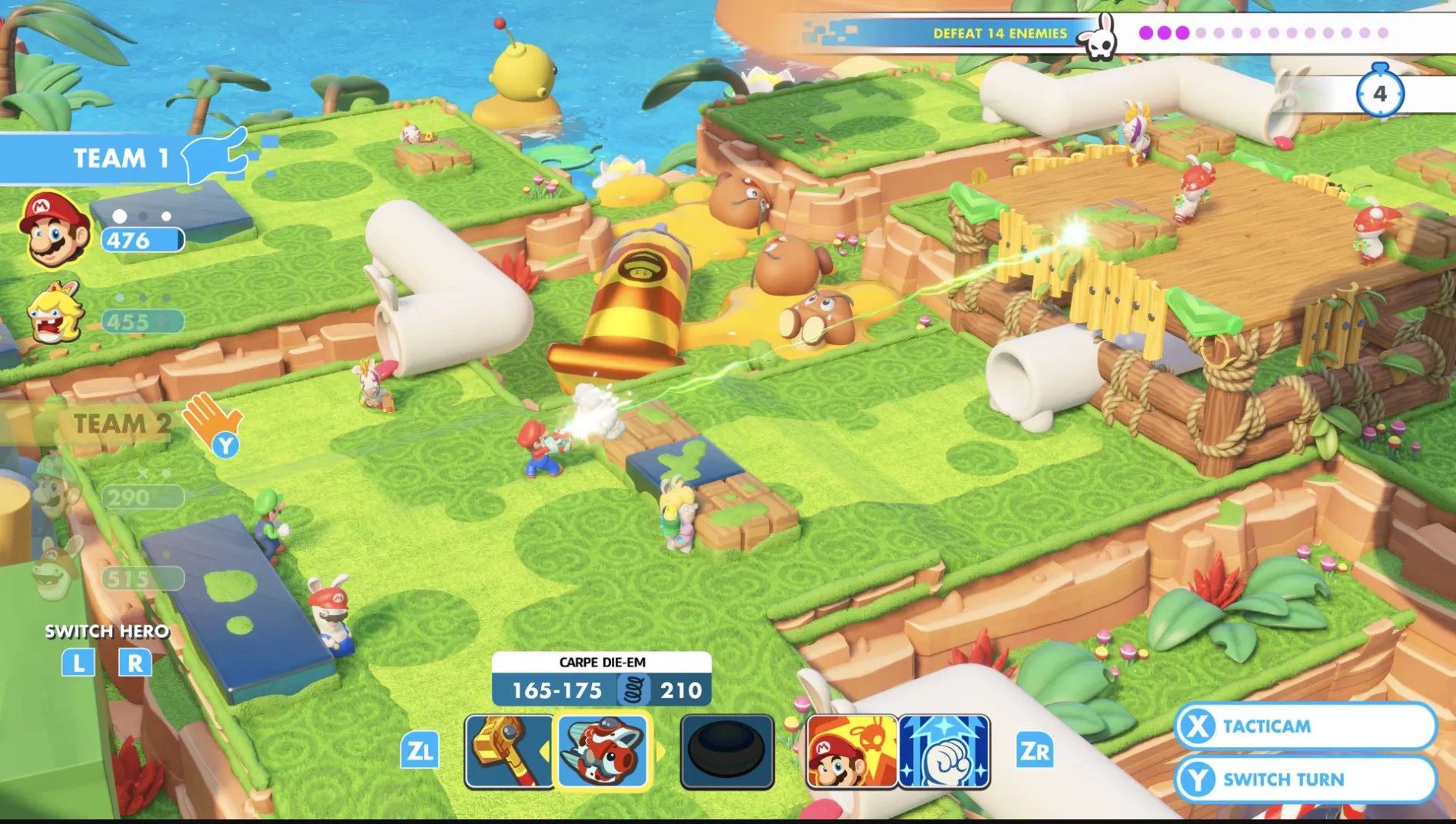Open the Tacticam with the X button

tap(1306, 725)
